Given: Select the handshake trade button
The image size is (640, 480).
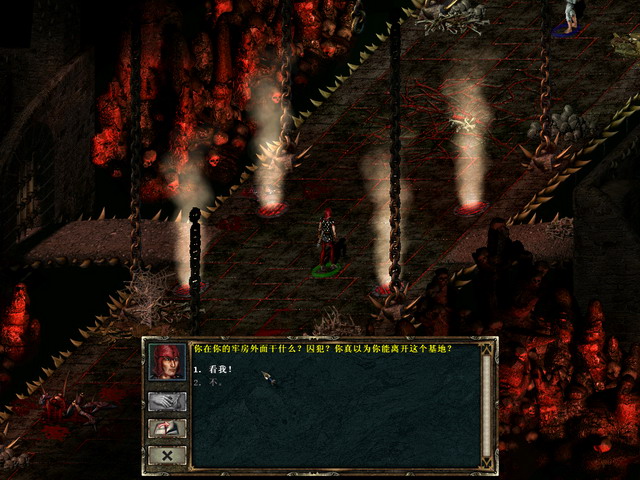Looking at the screenshot, I should (x=166, y=401).
